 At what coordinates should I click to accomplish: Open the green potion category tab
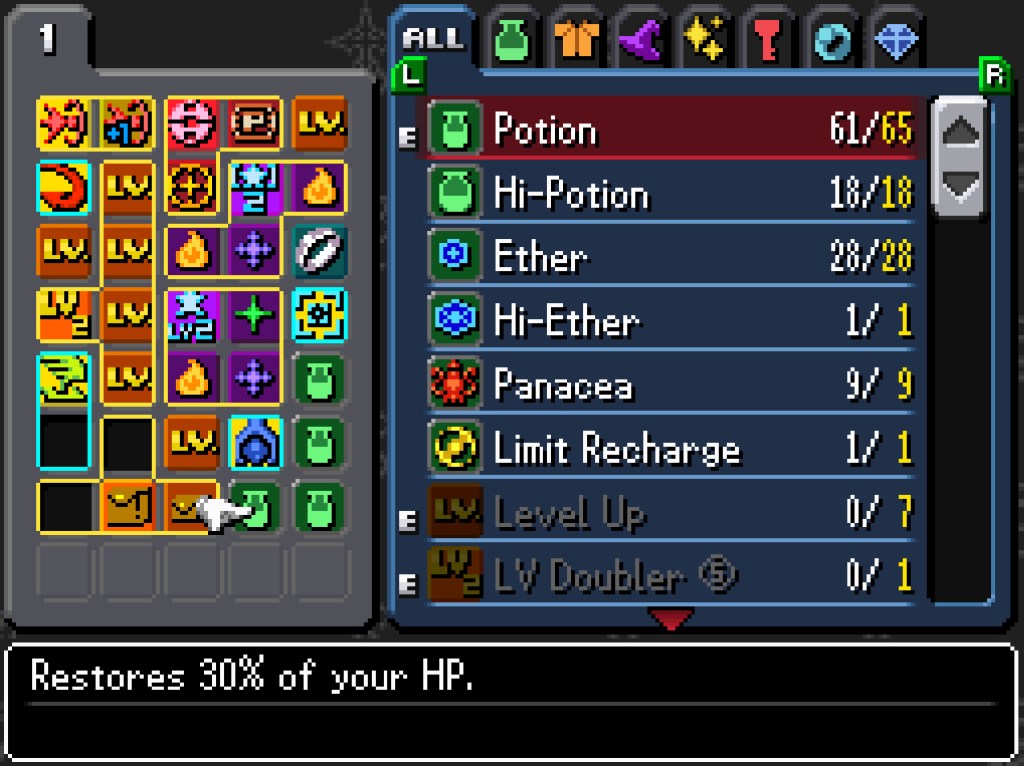(513, 43)
